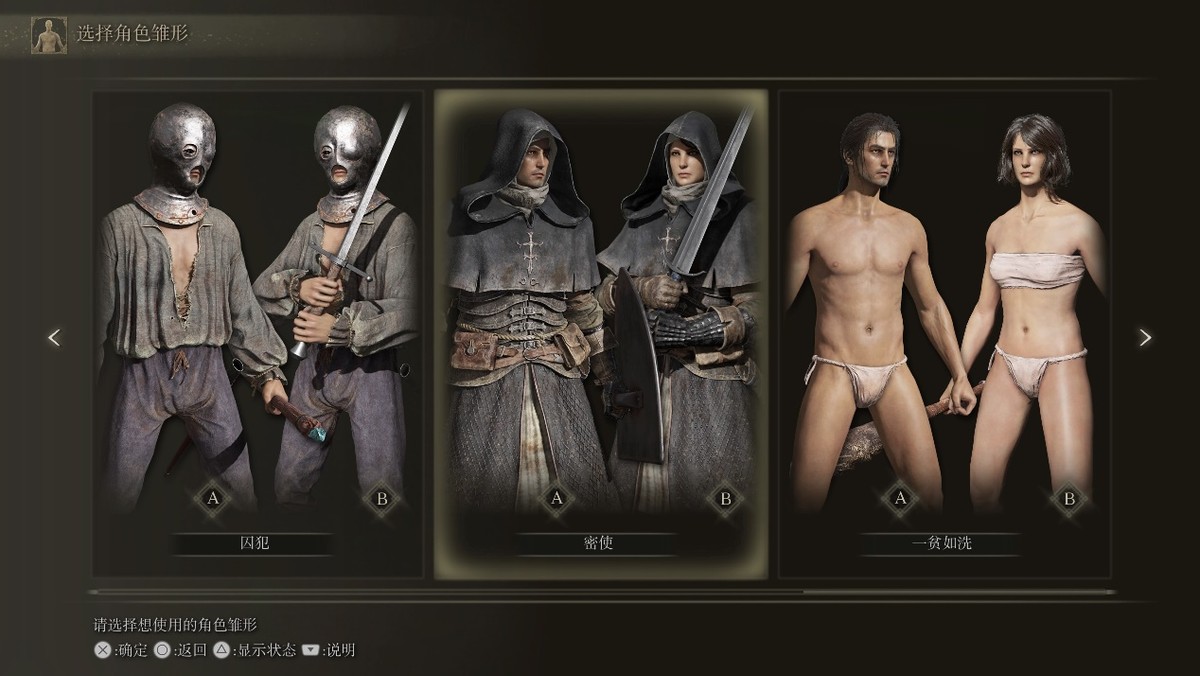Choose body type A on 囚犯 card

click(213, 498)
